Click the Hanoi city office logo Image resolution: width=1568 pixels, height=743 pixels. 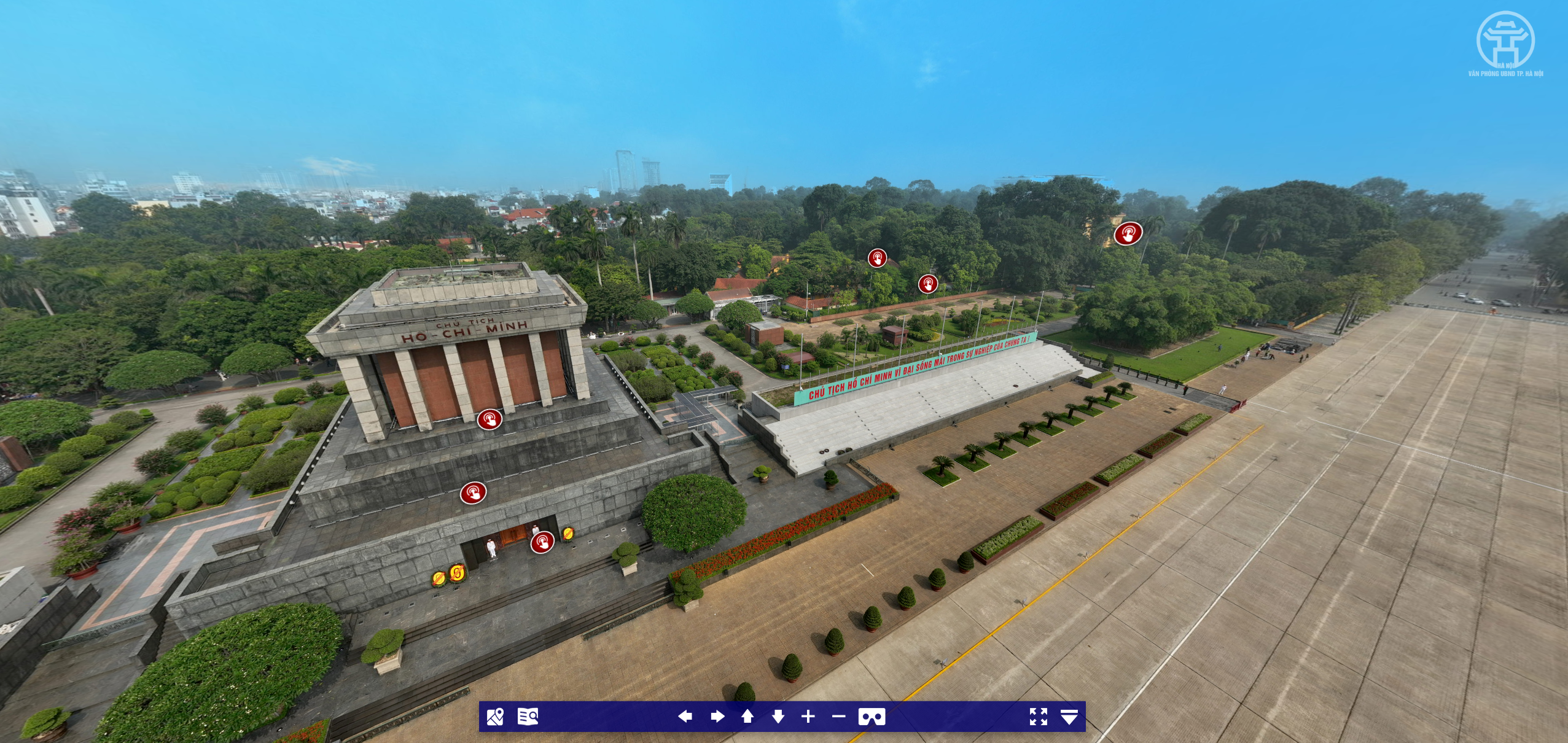[1505, 43]
